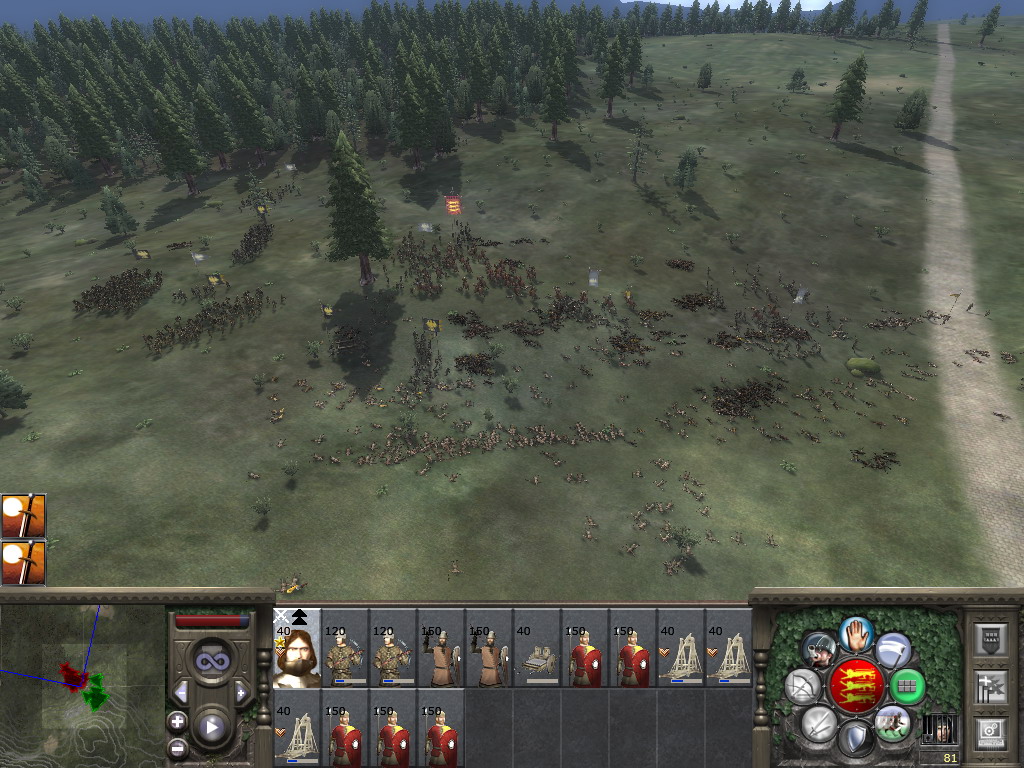The height and width of the screenshot is (768, 1024).
Task: Increase game speed with right arrow
Action: pos(241,692)
